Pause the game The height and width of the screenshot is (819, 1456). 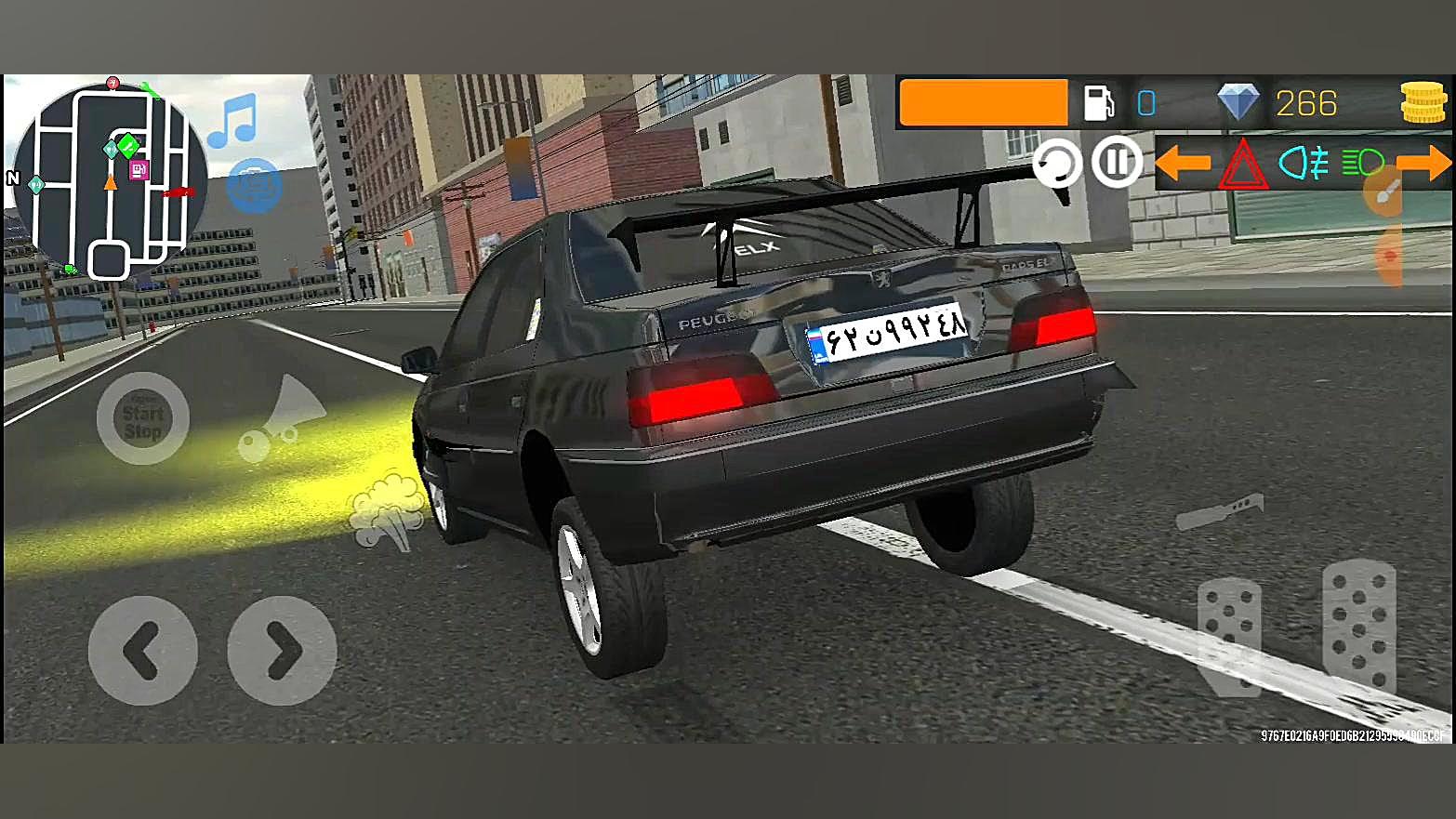pyautogui.click(x=1116, y=162)
